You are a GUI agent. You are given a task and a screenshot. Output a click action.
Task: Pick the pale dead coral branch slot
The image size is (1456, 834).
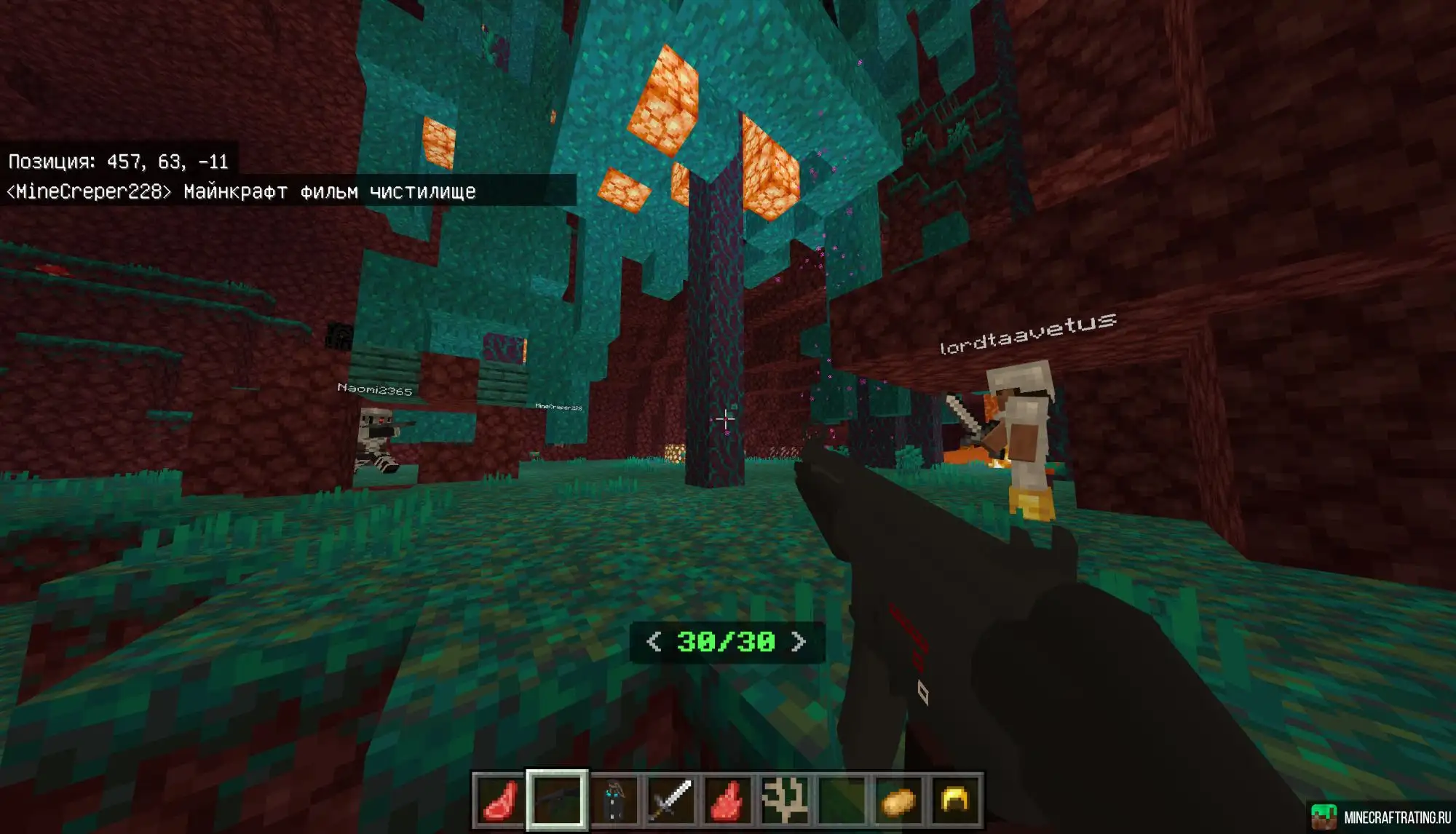pos(784,800)
